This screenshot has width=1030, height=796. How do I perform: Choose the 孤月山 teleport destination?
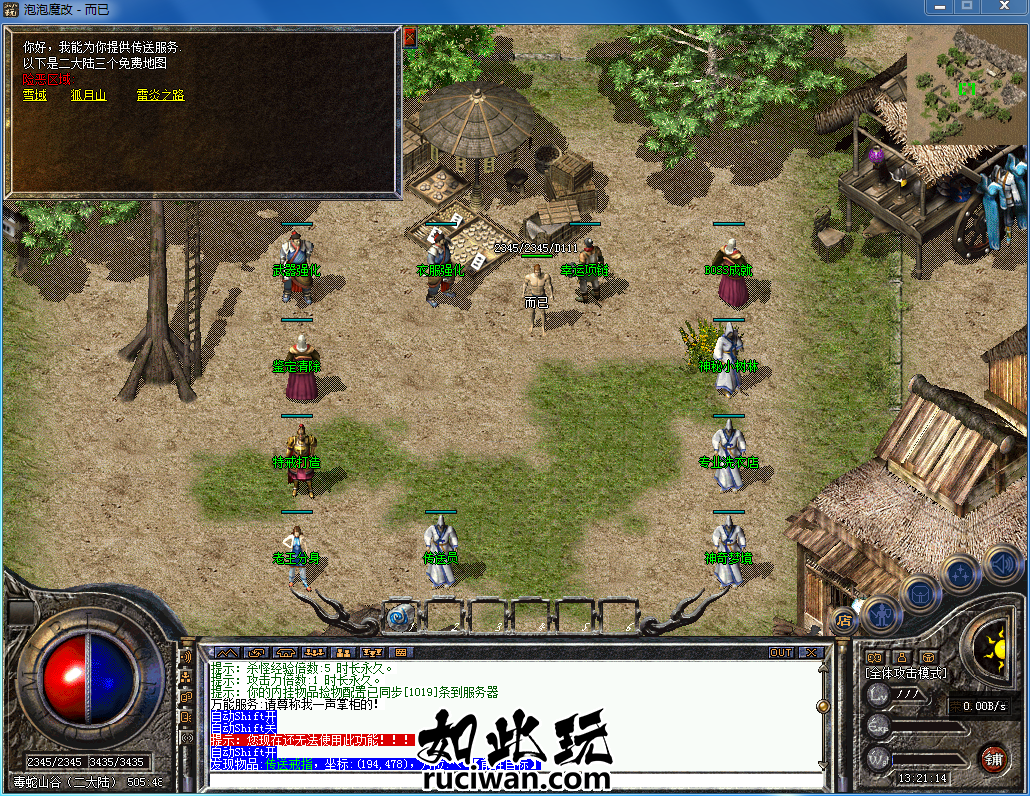coord(88,96)
